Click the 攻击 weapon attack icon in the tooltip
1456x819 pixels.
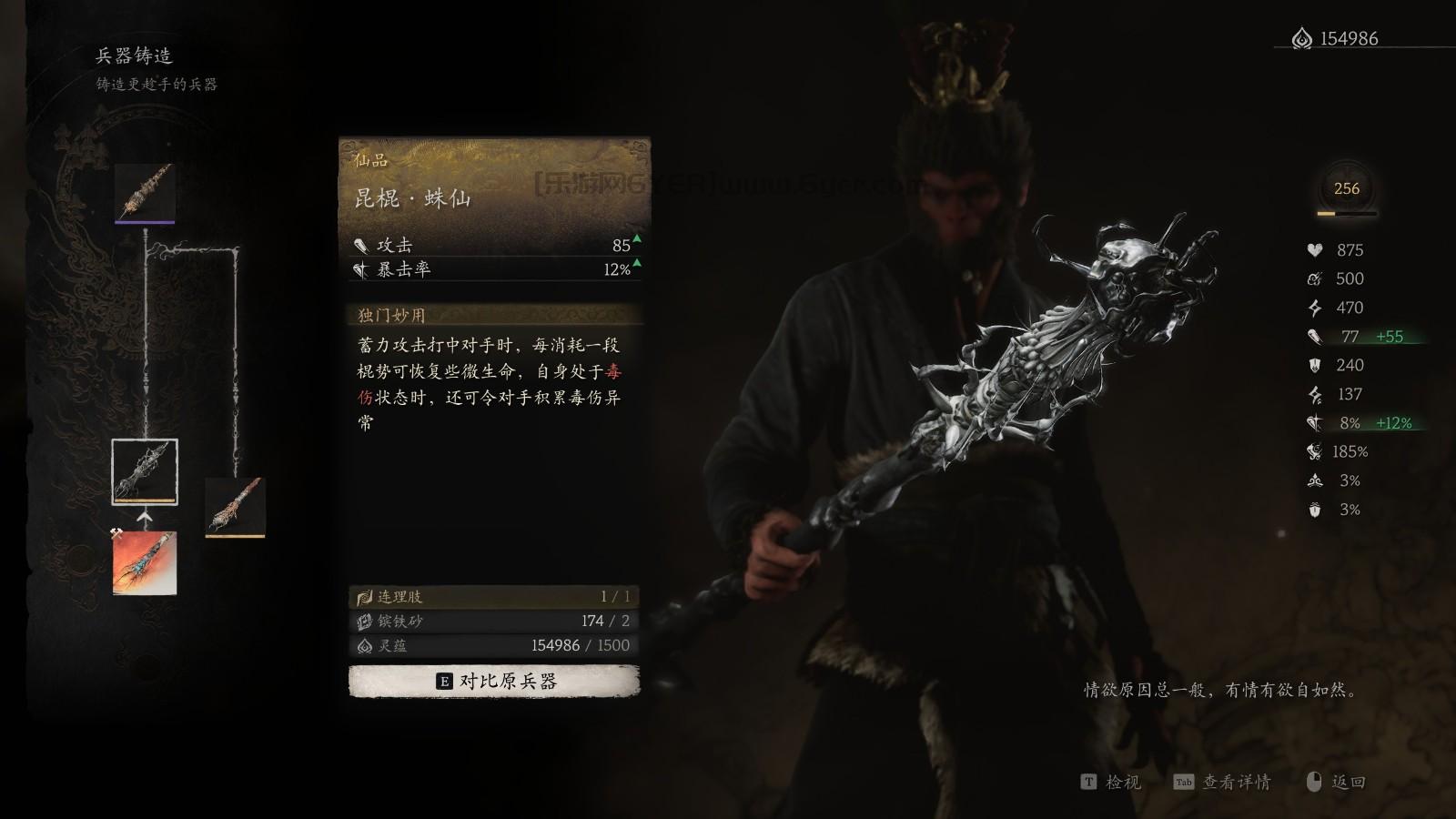pos(360,246)
